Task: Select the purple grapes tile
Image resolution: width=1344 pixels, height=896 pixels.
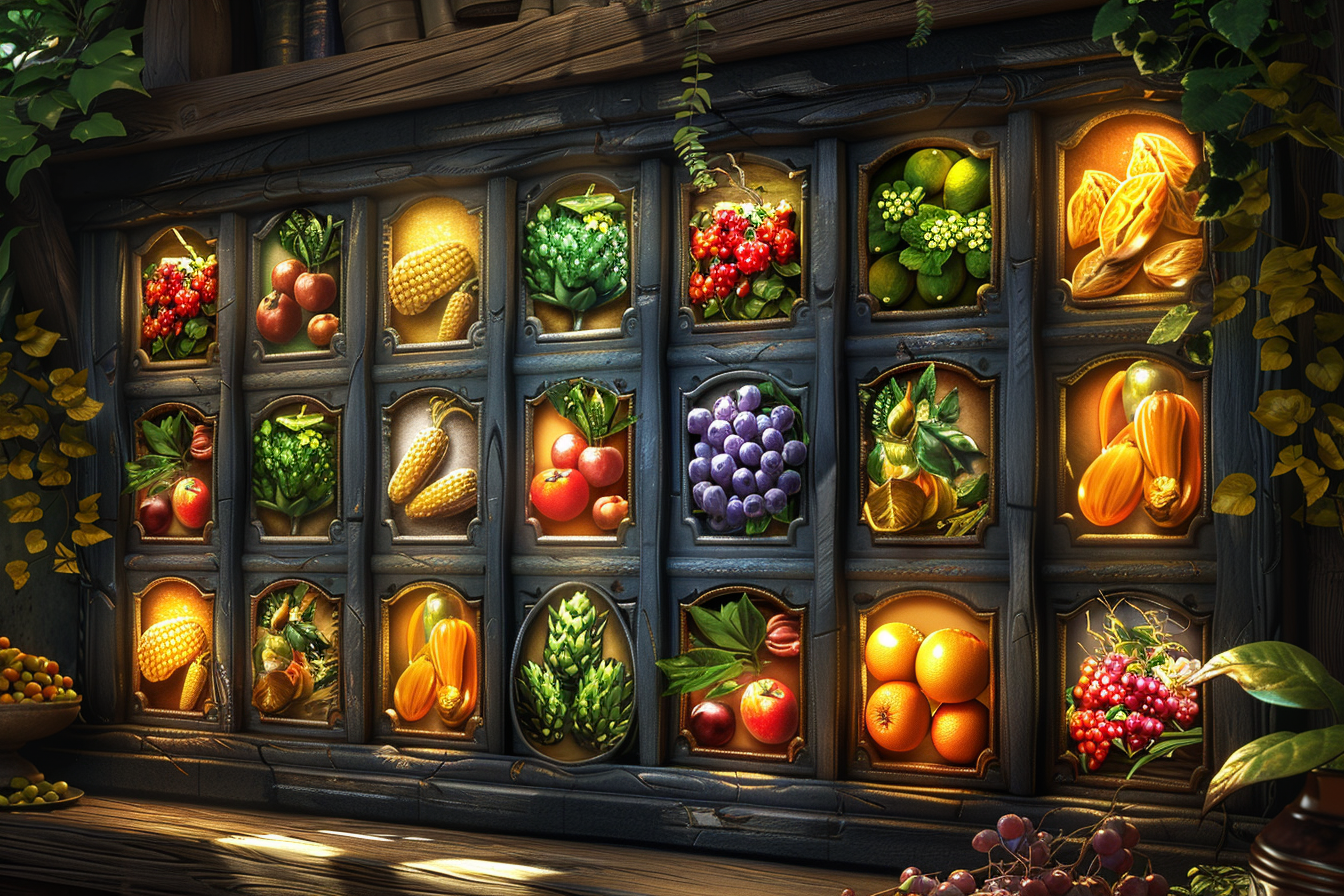Action: click(x=745, y=457)
